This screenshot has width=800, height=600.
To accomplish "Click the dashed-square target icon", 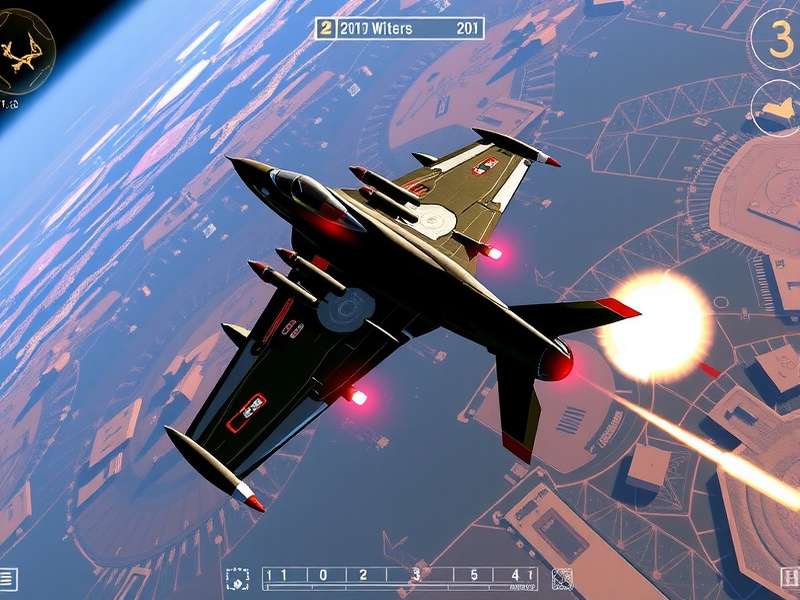I will click(237, 578).
